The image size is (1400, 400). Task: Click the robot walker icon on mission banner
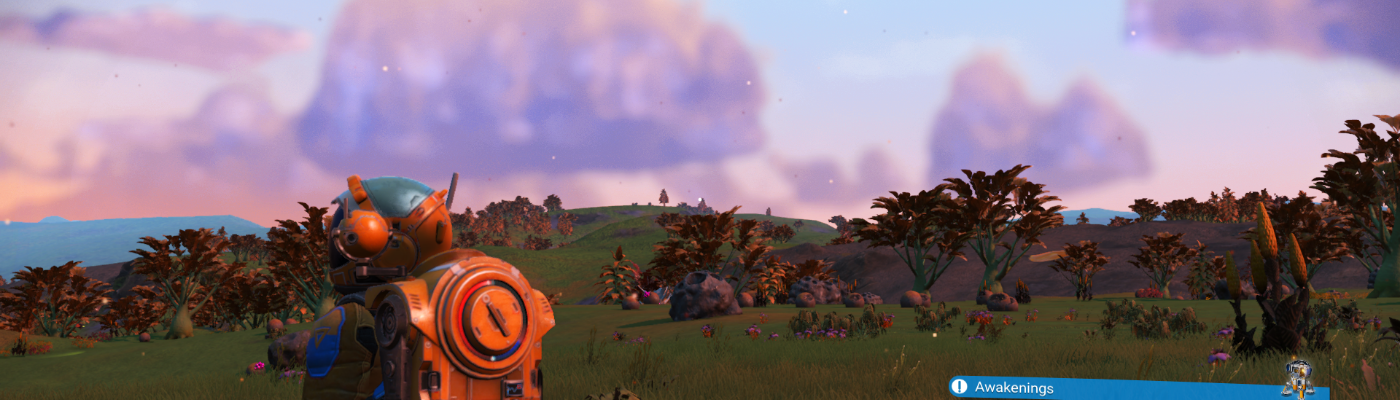coord(1297,378)
